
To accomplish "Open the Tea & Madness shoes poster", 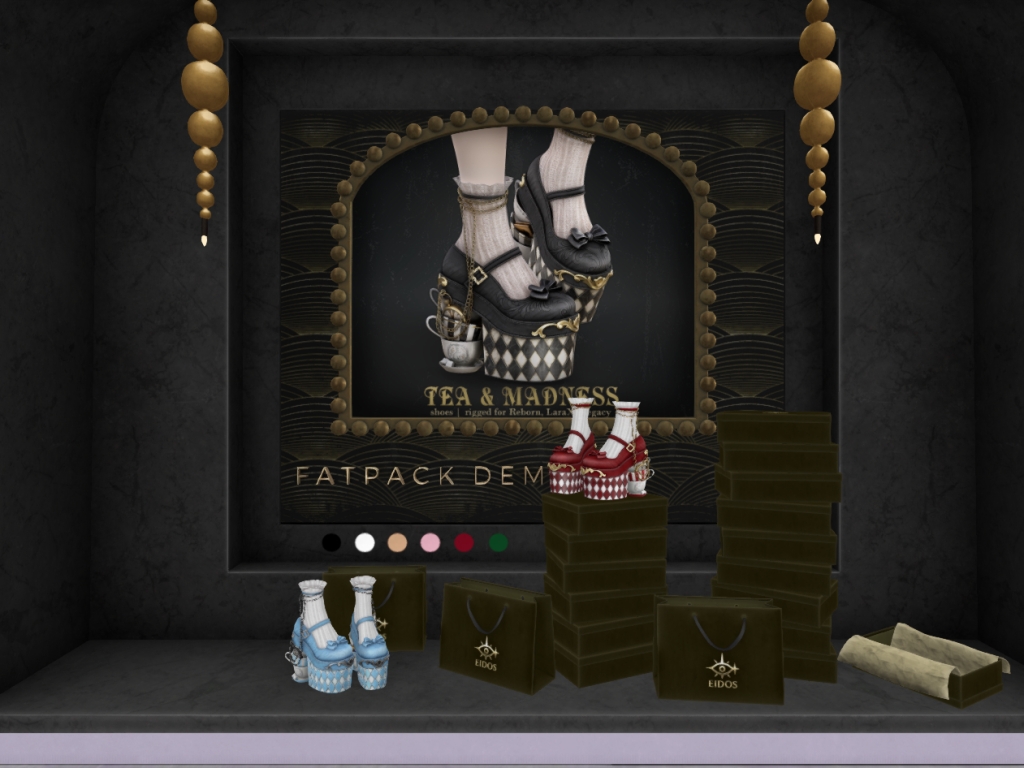I will click(523, 270).
